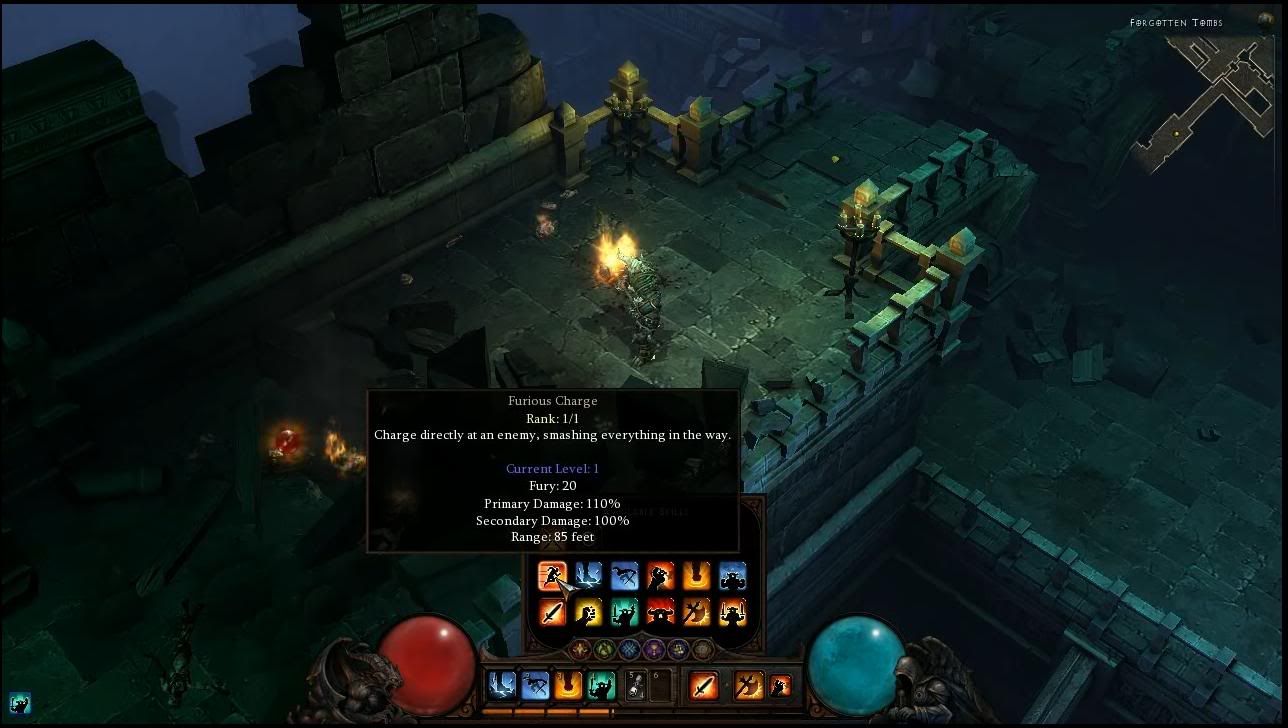The image size is (1288, 728).
Task: Switch to the purple chalice skill category
Action: coord(653,650)
